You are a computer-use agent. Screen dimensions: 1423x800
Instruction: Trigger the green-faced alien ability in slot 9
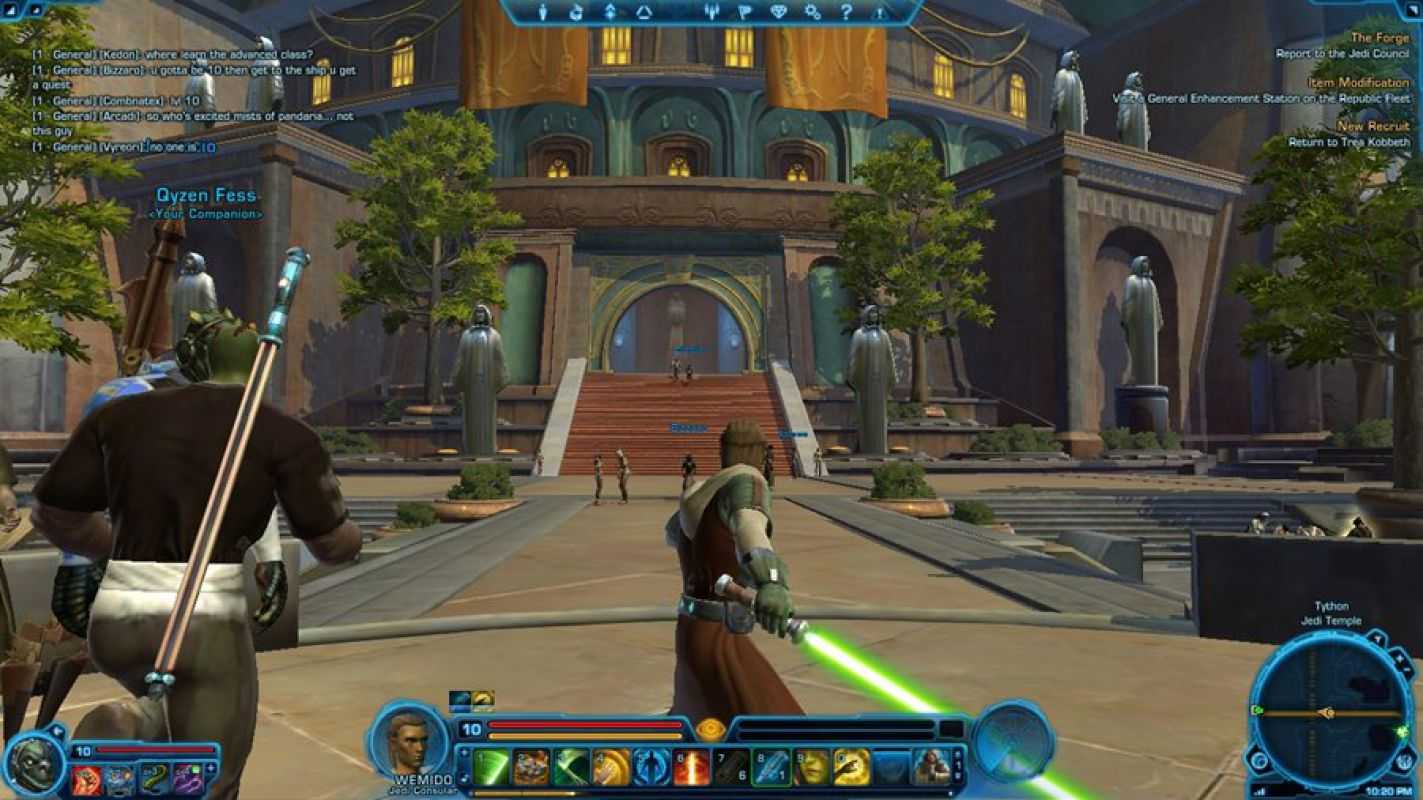[811, 767]
